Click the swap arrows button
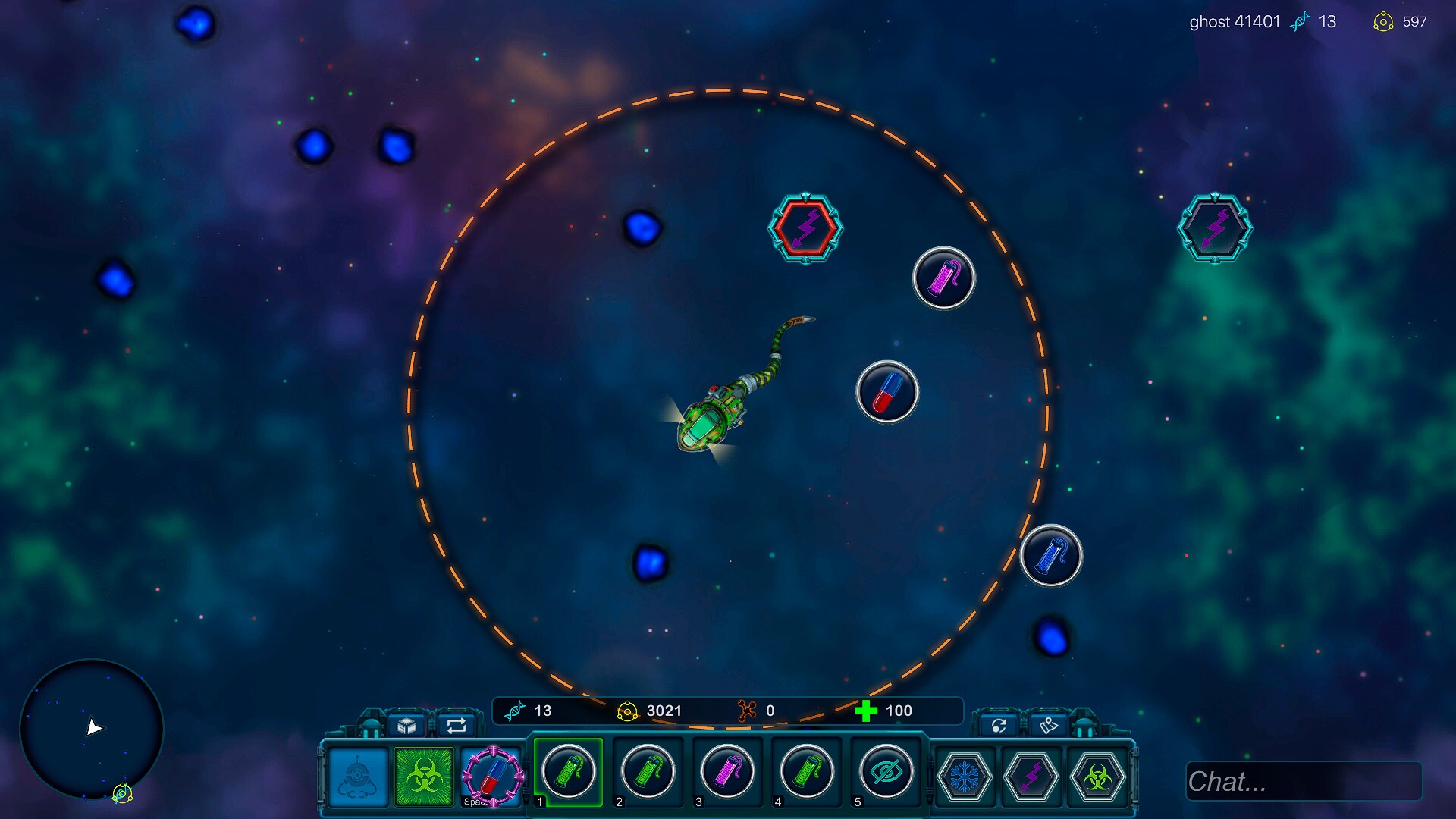Image resolution: width=1456 pixels, height=819 pixels. pyautogui.click(x=457, y=726)
